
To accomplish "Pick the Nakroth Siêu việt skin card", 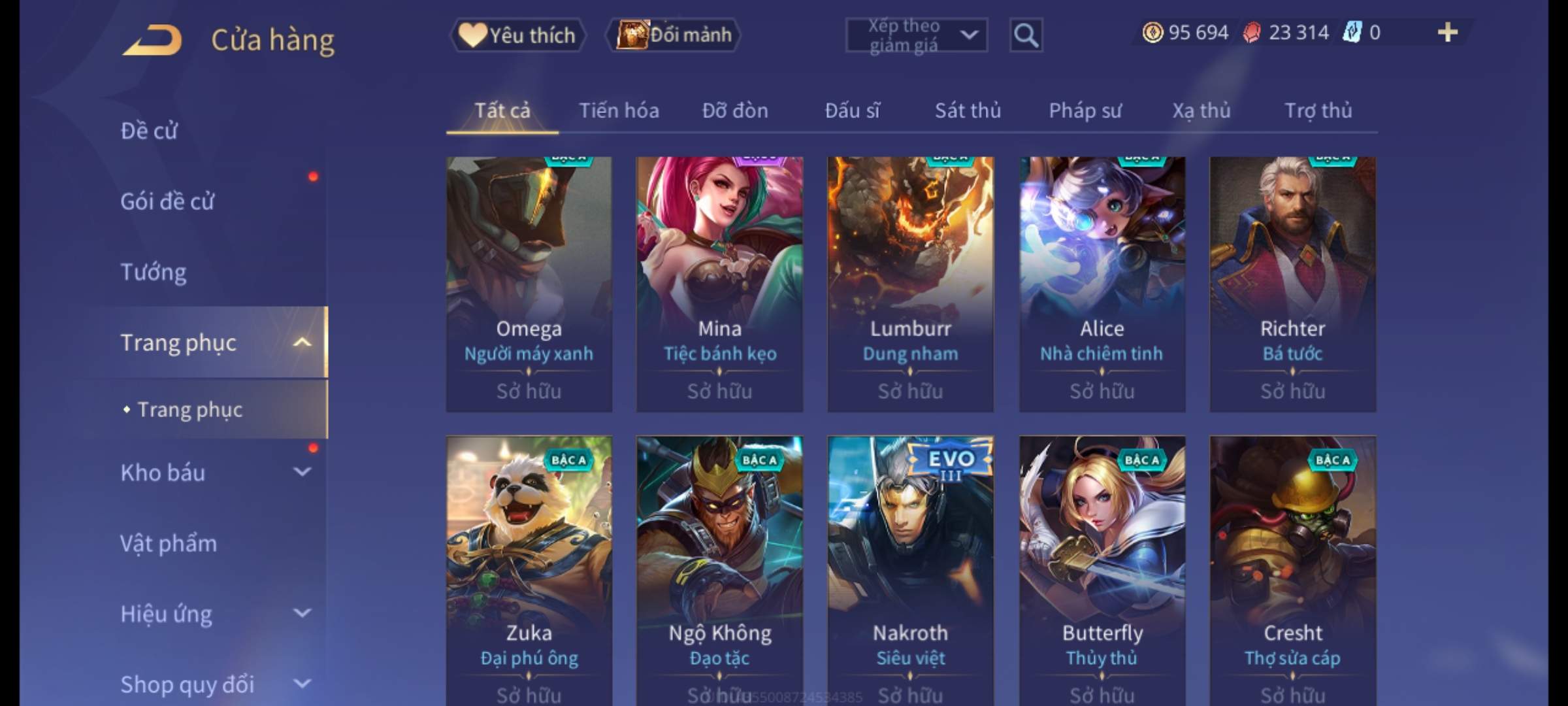I will (910, 569).
